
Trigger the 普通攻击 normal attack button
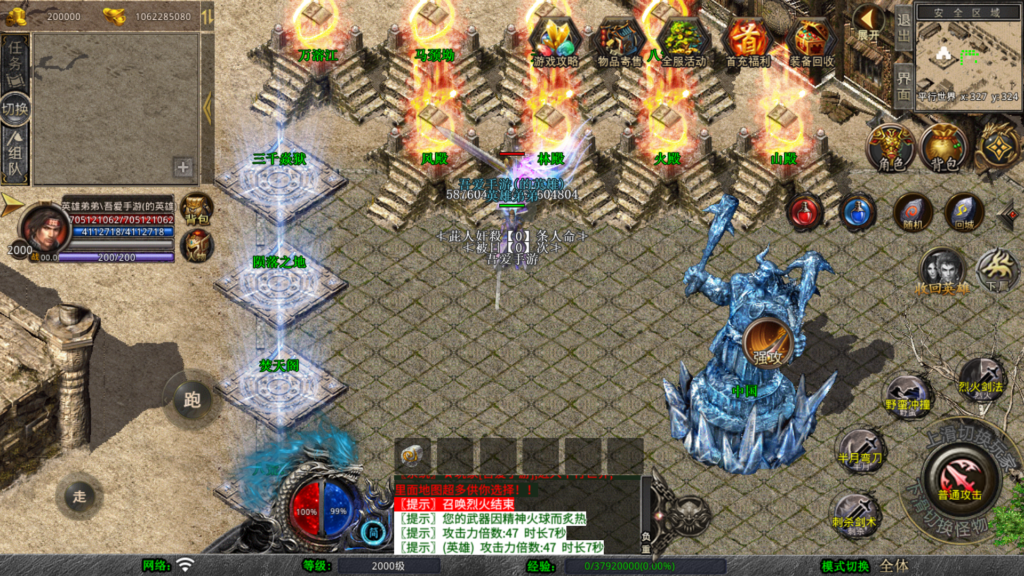(x=960, y=479)
